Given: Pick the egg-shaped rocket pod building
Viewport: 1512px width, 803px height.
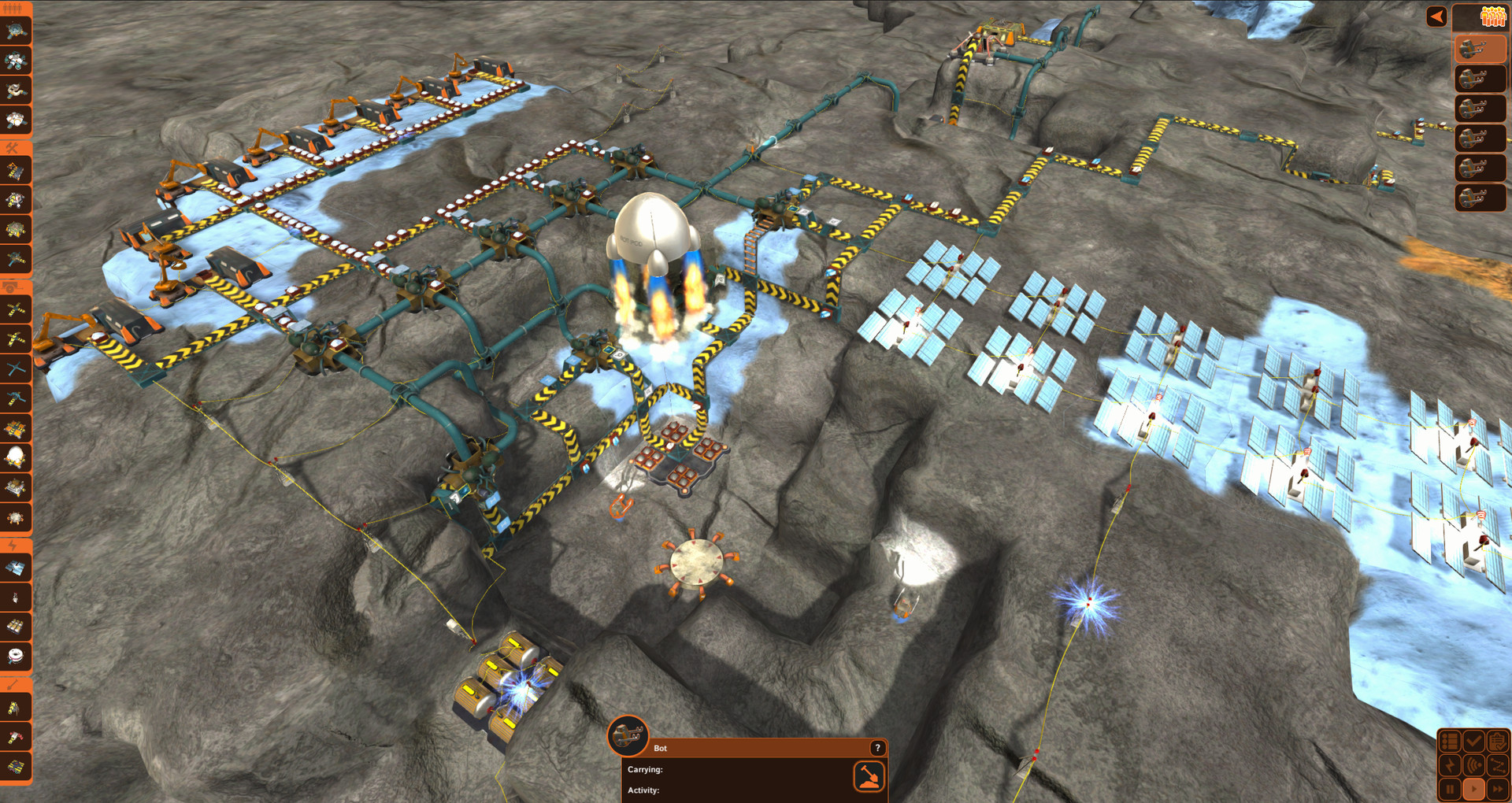Looking at the screenshot, I should pos(15,457).
